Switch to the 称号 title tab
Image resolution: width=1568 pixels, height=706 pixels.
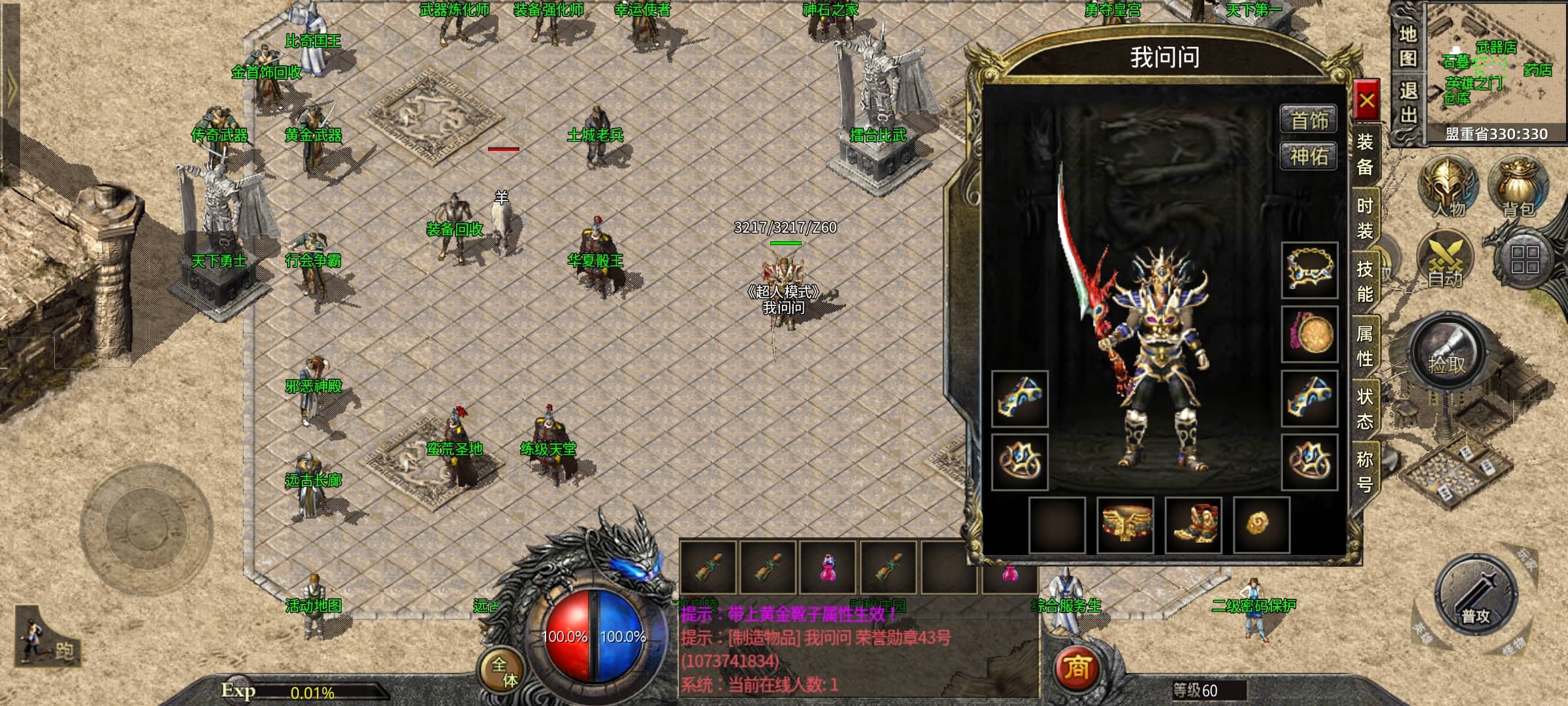(1365, 471)
